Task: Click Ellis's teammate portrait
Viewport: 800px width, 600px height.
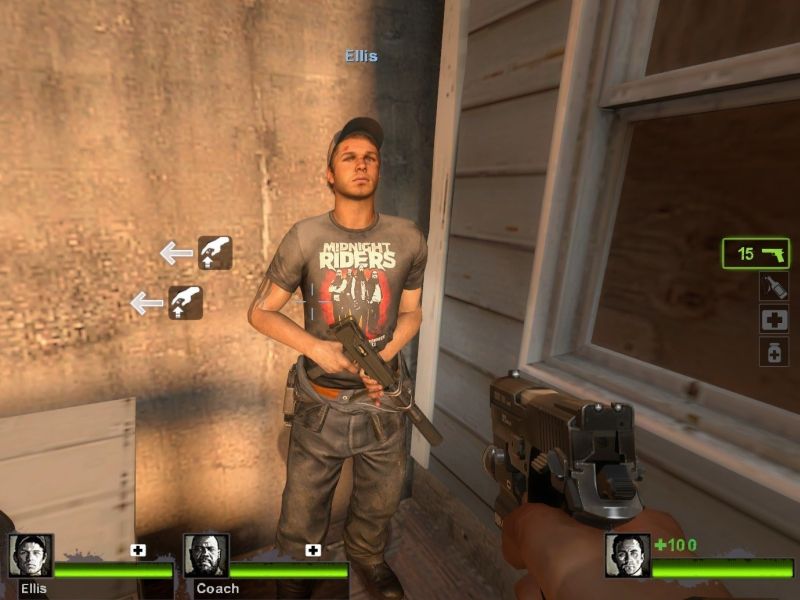Action: (30, 556)
